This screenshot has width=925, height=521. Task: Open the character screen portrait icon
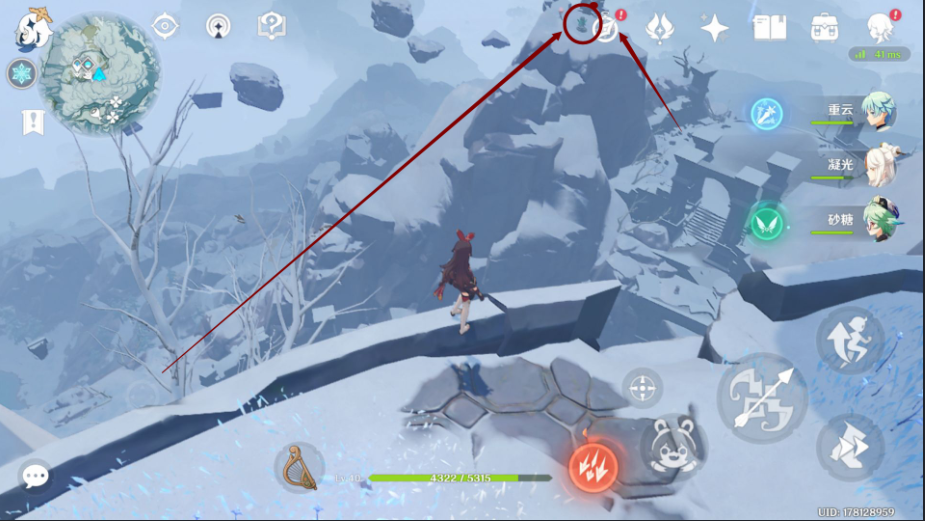(x=880, y=28)
